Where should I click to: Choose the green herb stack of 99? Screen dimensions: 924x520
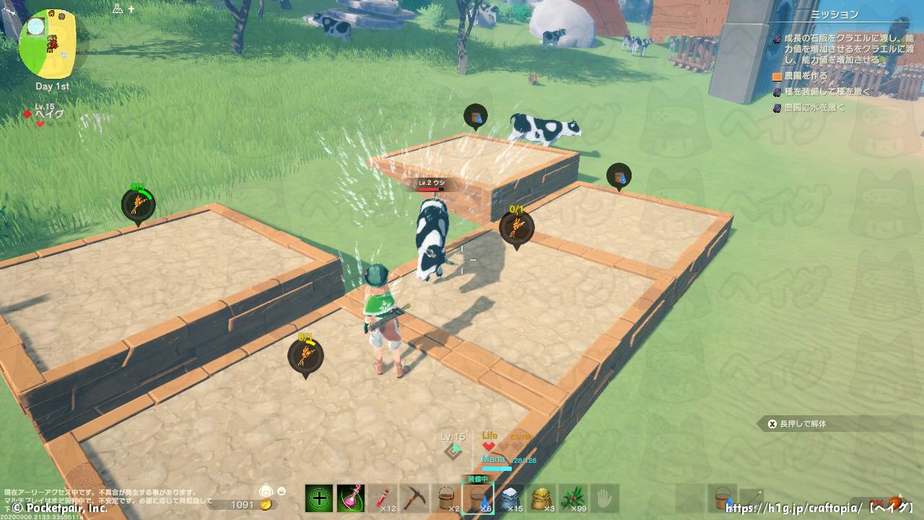[573, 498]
